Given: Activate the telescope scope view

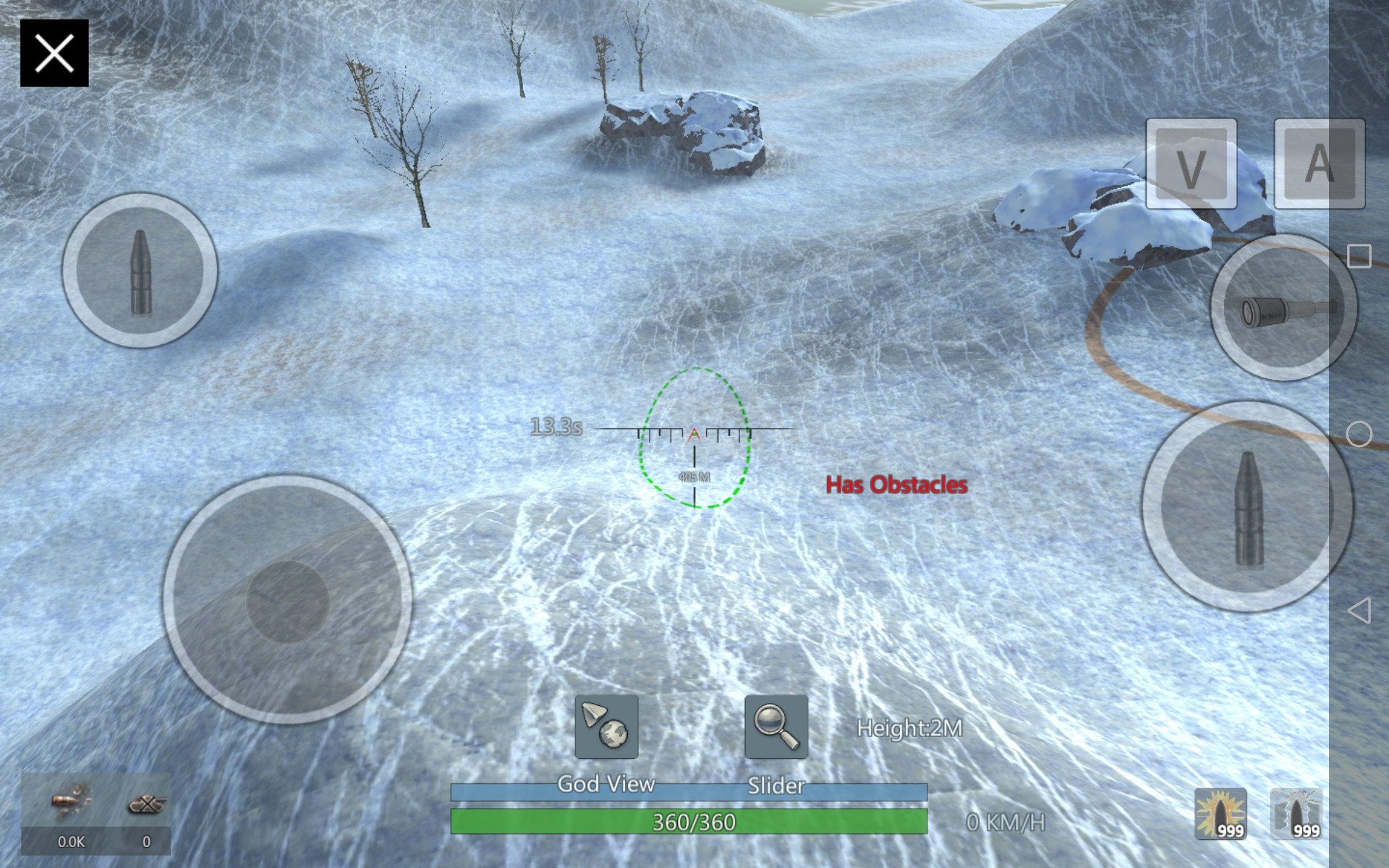Looking at the screenshot, I should click(x=1284, y=308).
